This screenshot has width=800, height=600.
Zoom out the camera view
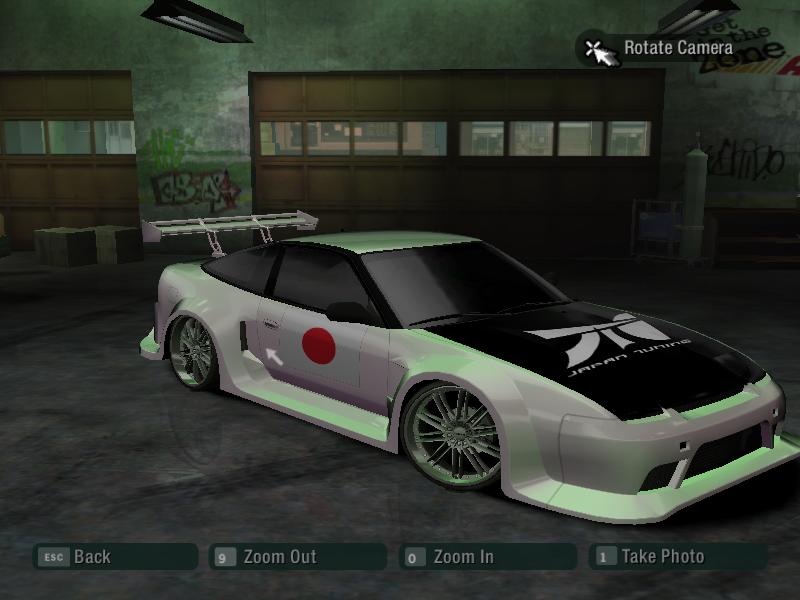(278, 557)
